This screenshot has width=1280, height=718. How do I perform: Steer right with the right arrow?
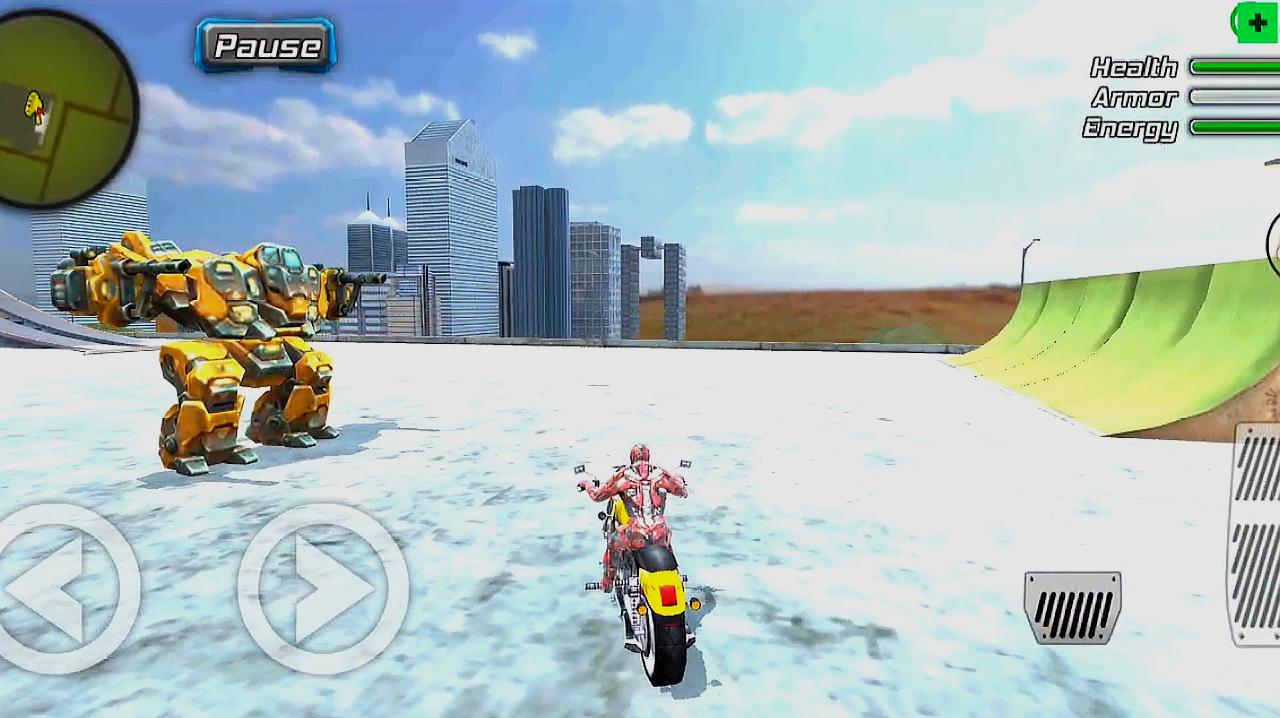coord(322,588)
